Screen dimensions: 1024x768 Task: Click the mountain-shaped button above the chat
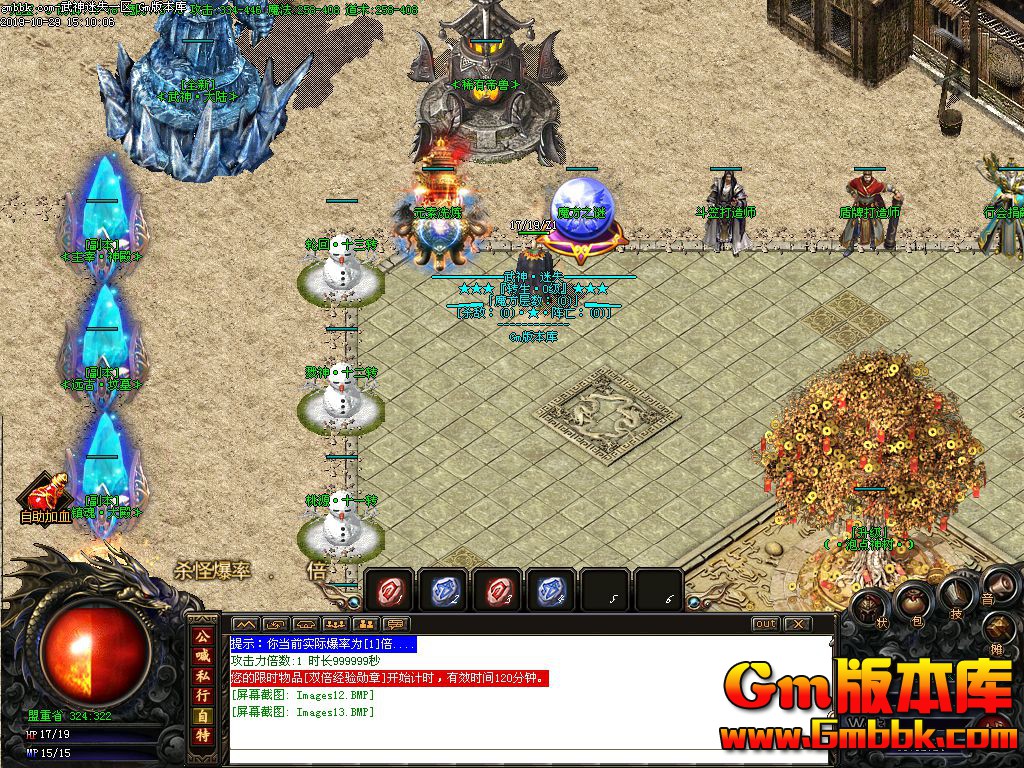pos(245,625)
